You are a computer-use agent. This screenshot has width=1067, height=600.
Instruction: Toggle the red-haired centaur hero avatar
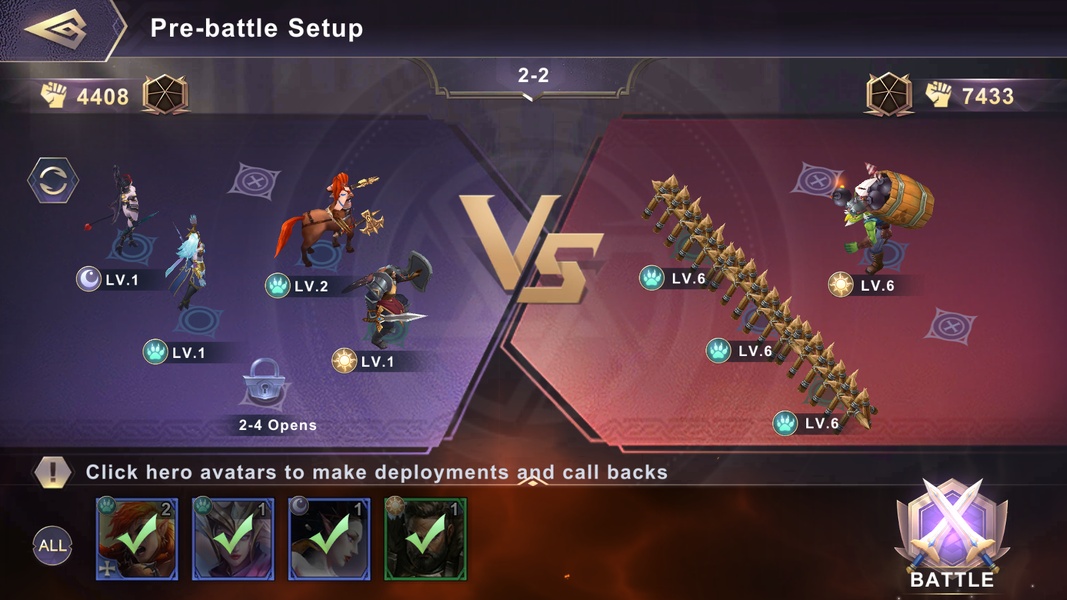click(137, 539)
